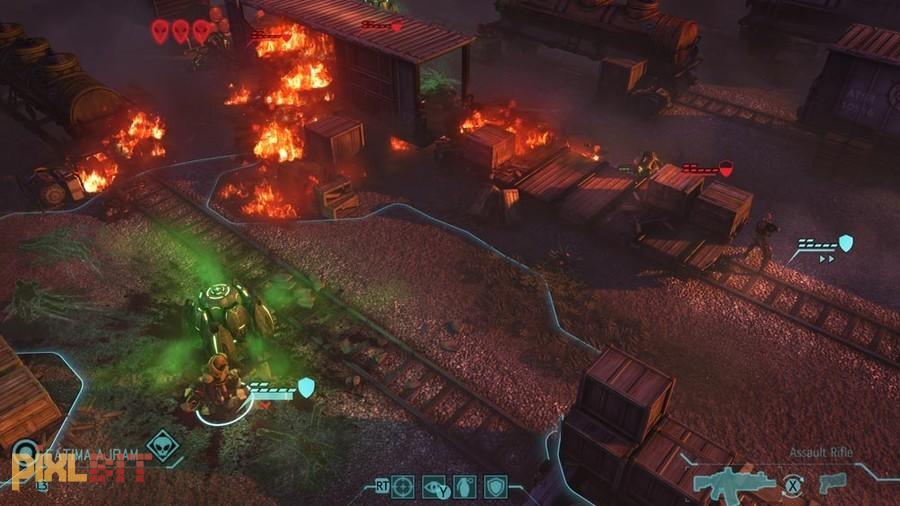Switch to the pistol sidearm icon
The image size is (900, 506).
pyautogui.click(x=830, y=483)
